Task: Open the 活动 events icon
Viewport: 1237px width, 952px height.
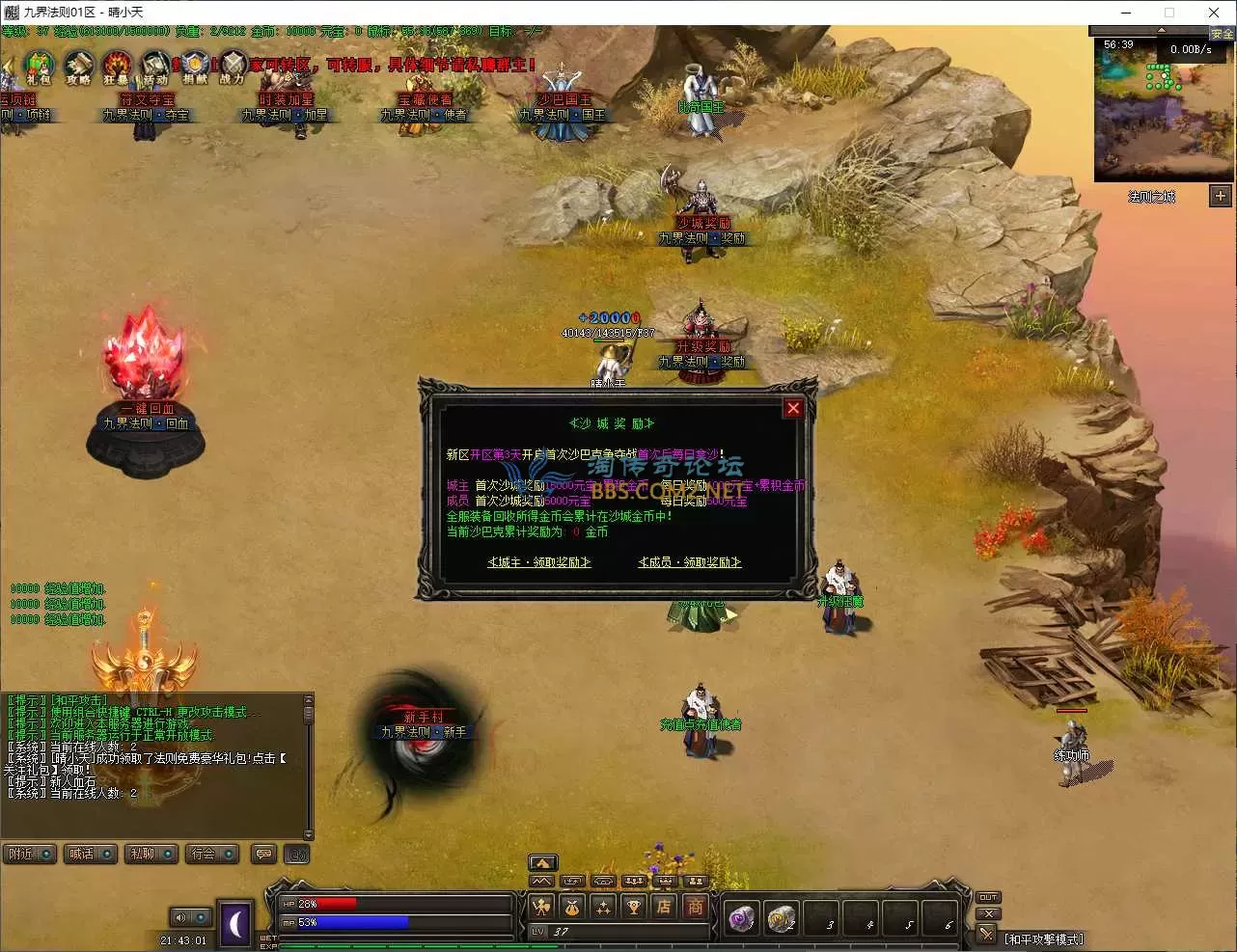Action: point(155,68)
